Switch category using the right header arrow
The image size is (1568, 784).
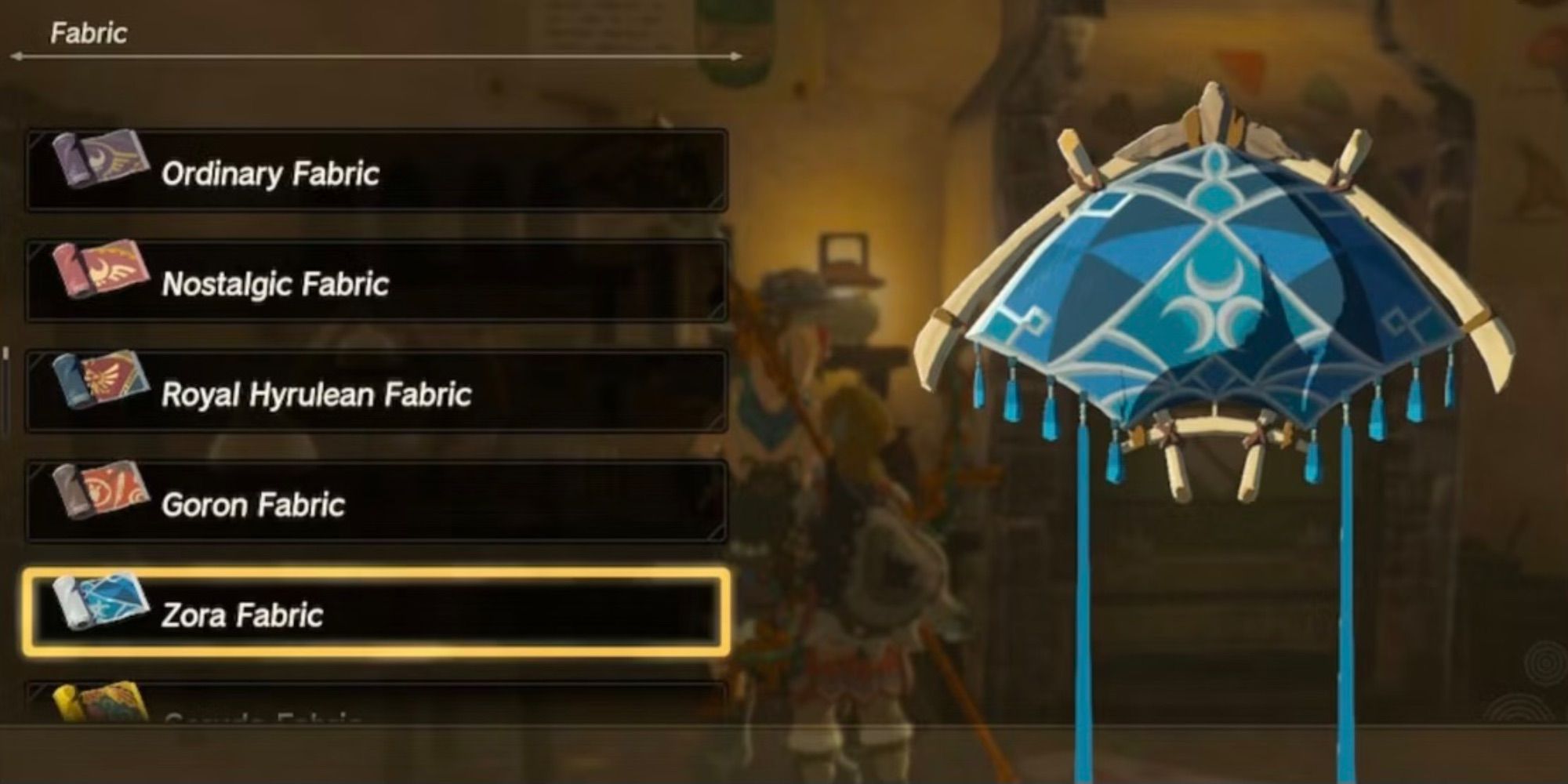(737, 56)
